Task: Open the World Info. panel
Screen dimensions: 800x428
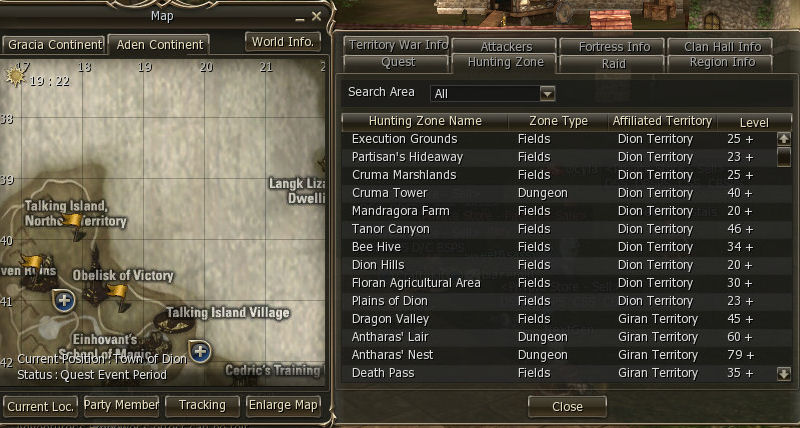Action: pos(284,42)
